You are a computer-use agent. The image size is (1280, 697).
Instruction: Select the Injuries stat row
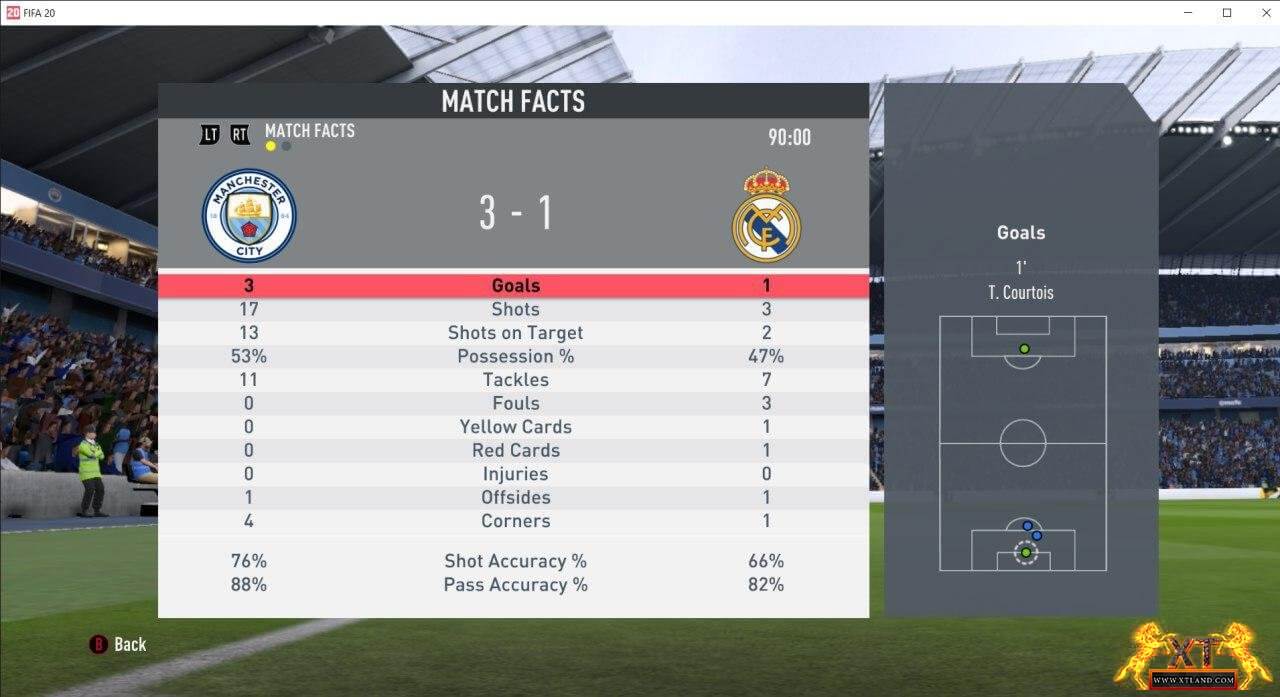tap(514, 474)
